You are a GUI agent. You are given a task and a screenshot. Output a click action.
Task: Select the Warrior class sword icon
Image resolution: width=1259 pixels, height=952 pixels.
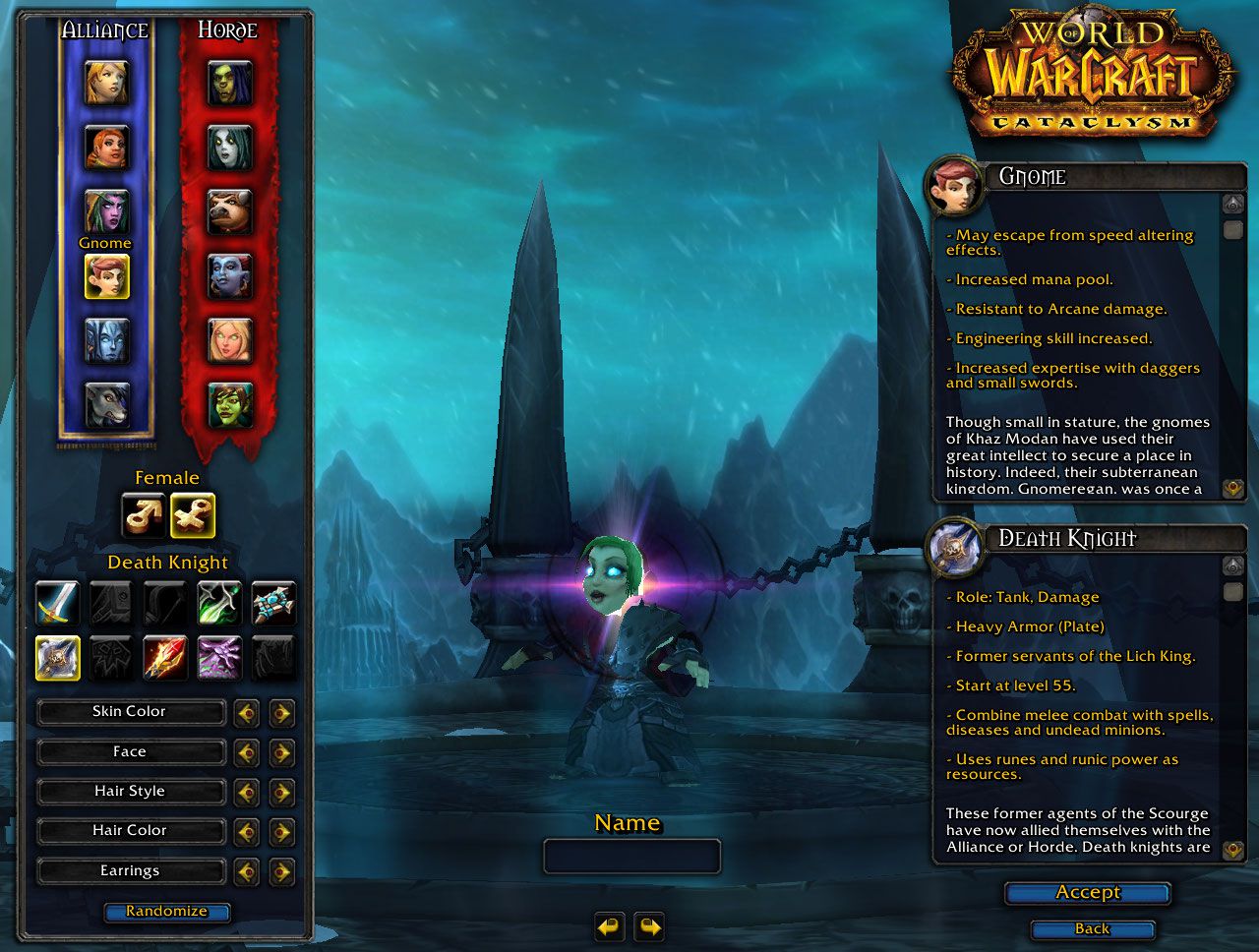point(57,603)
